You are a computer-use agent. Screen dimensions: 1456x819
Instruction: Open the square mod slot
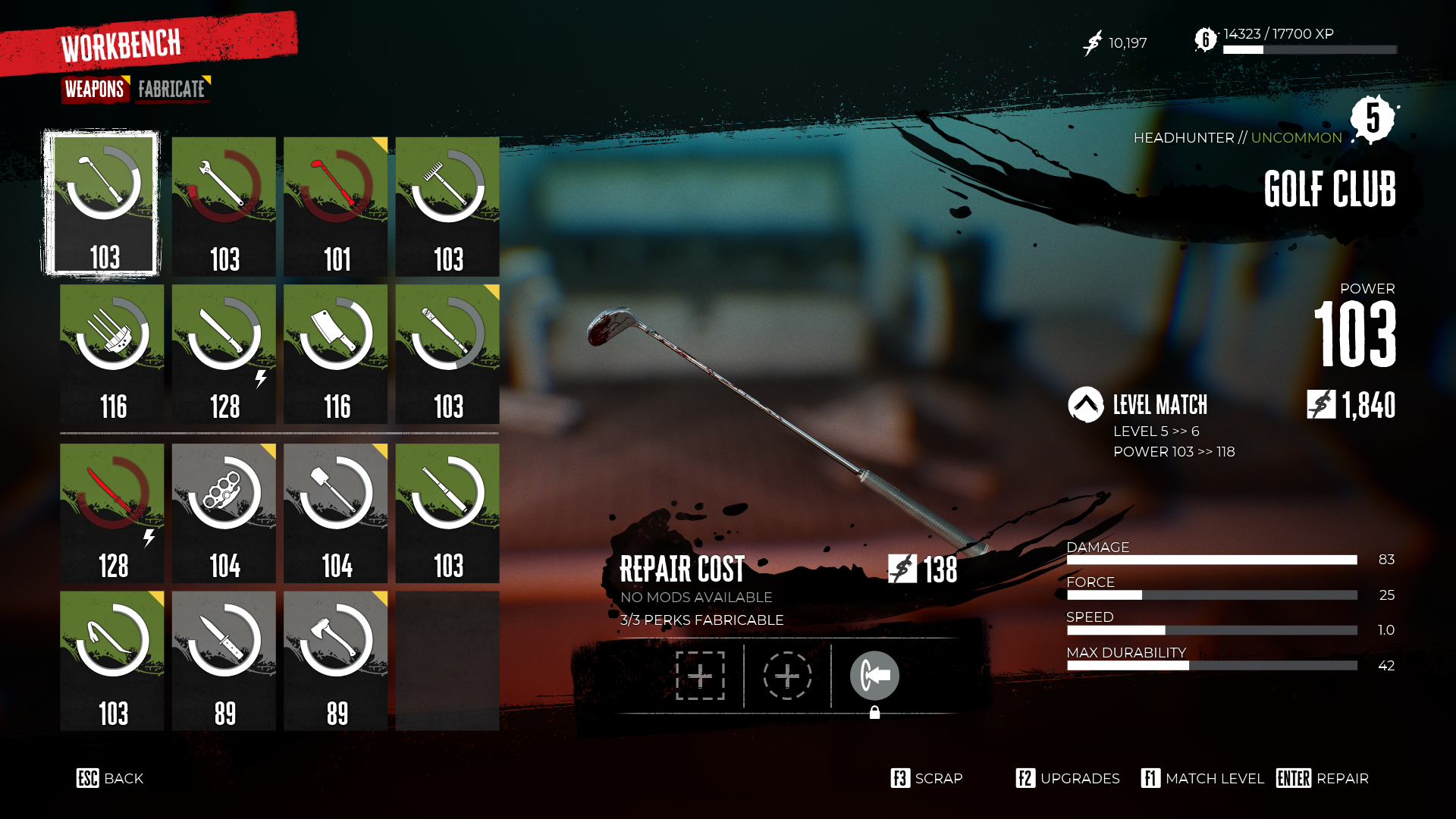coord(700,676)
